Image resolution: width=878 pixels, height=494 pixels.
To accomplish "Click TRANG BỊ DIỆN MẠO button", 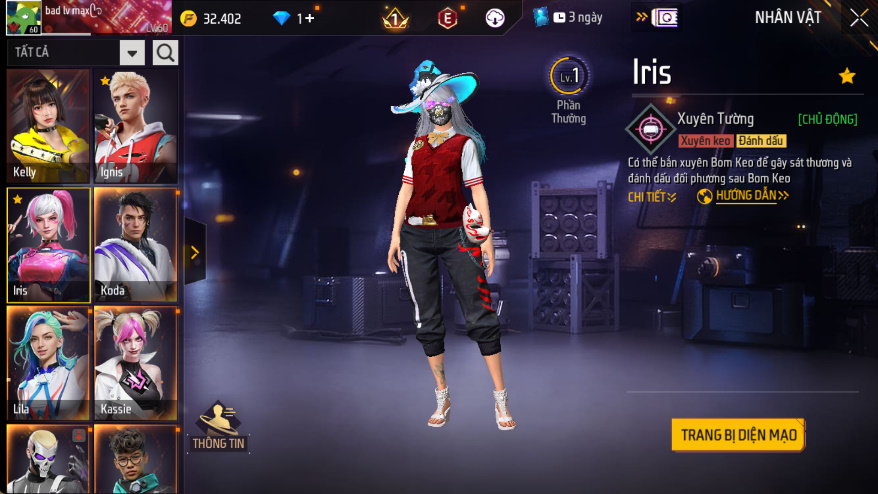I will click(x=739, y=435).
